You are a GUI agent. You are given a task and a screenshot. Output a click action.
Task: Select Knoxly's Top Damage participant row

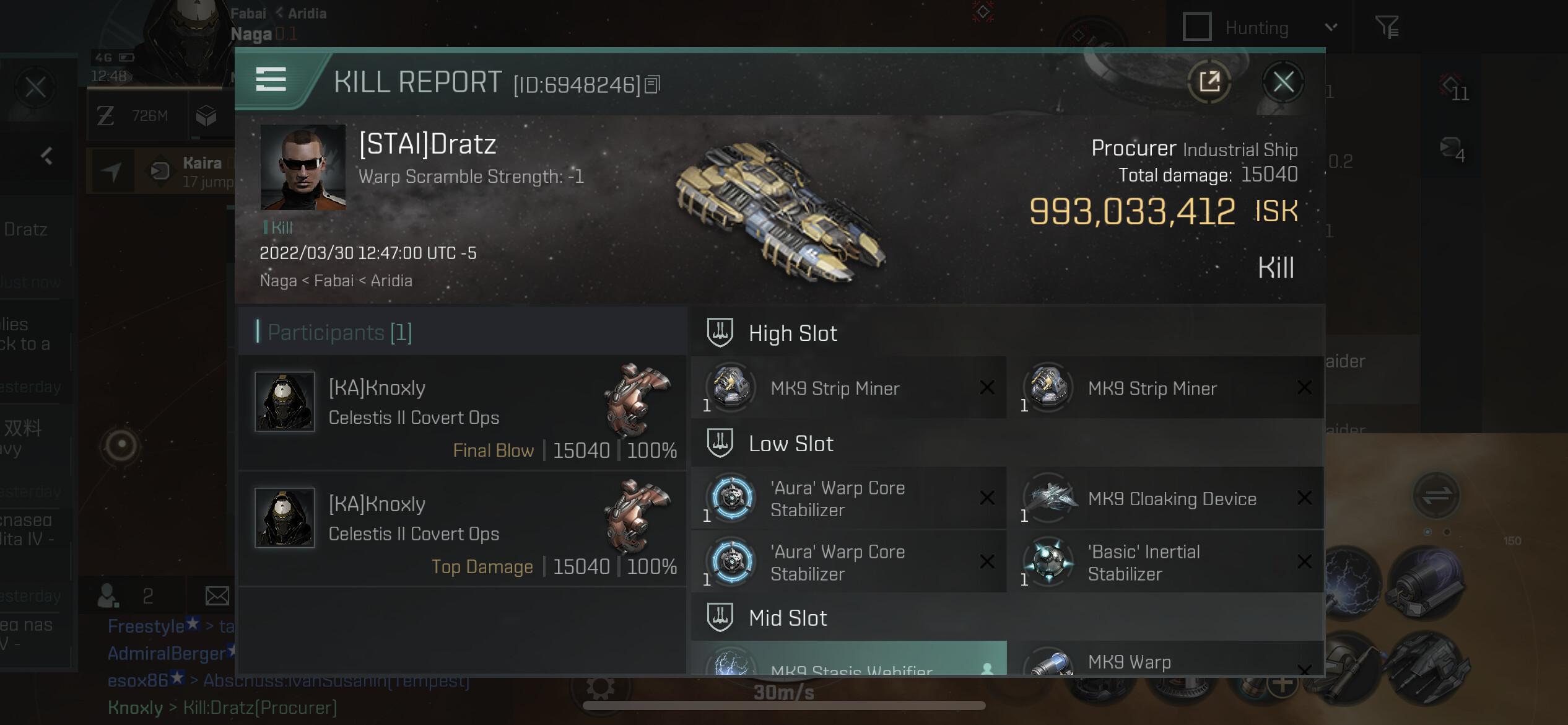tap(462, 529)
